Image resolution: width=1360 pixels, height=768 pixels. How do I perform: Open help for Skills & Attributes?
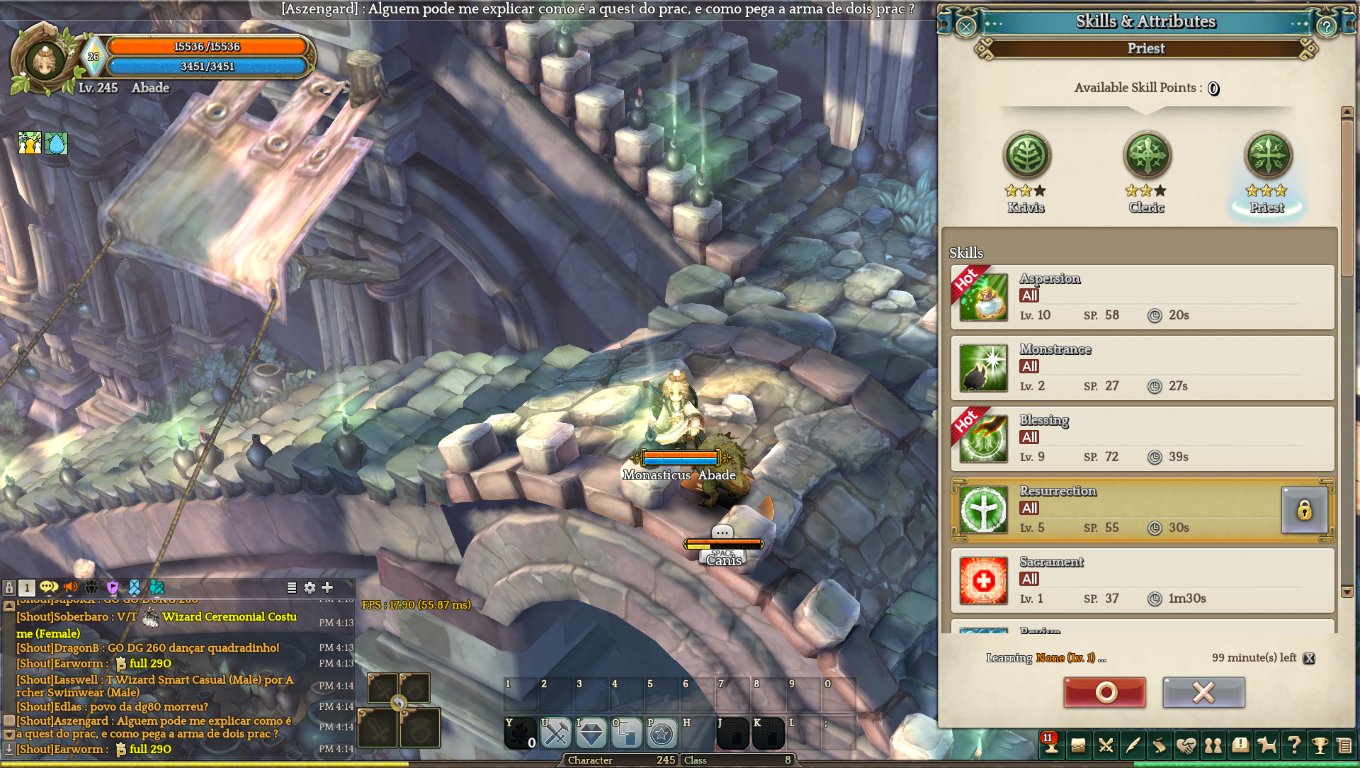coord(1326,26)
